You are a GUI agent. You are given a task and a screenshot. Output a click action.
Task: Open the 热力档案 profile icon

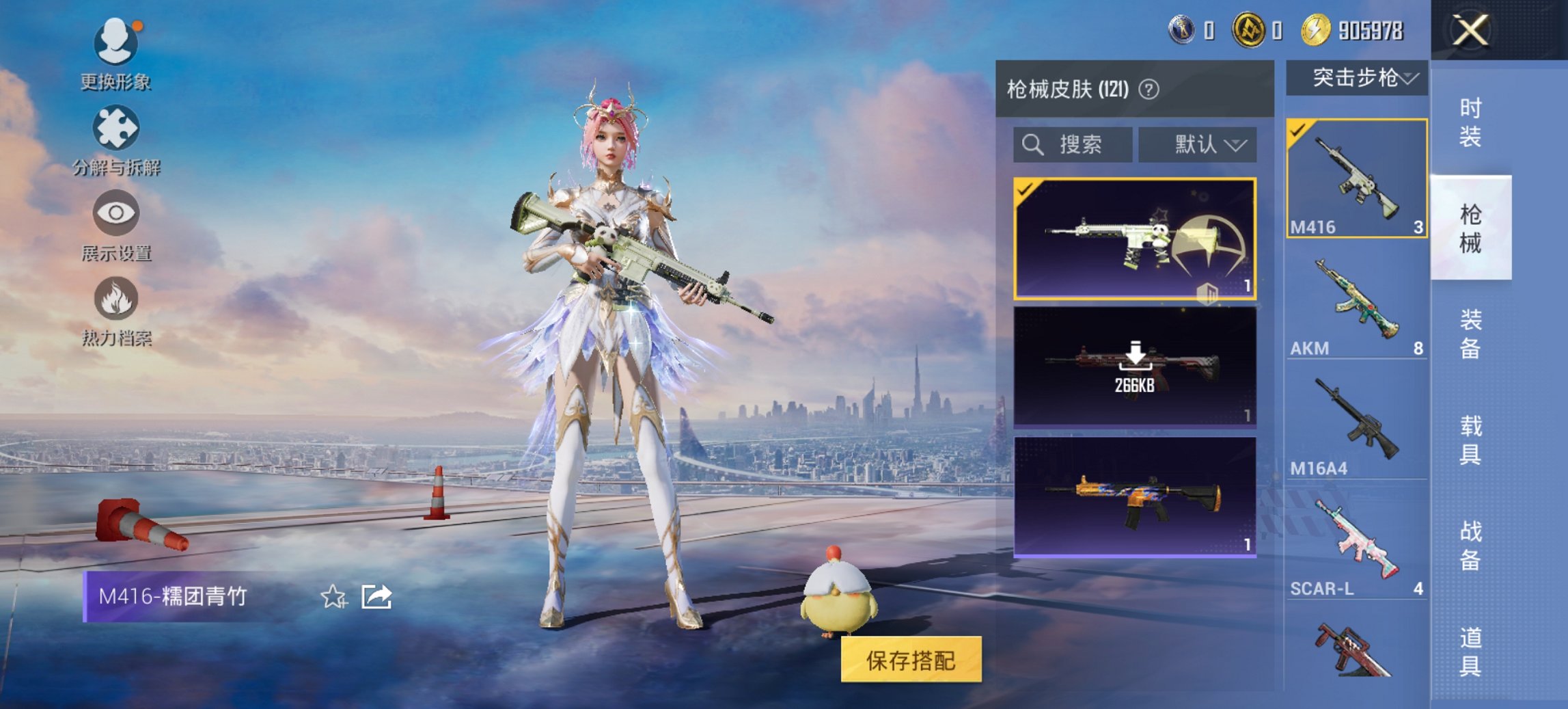116,299
